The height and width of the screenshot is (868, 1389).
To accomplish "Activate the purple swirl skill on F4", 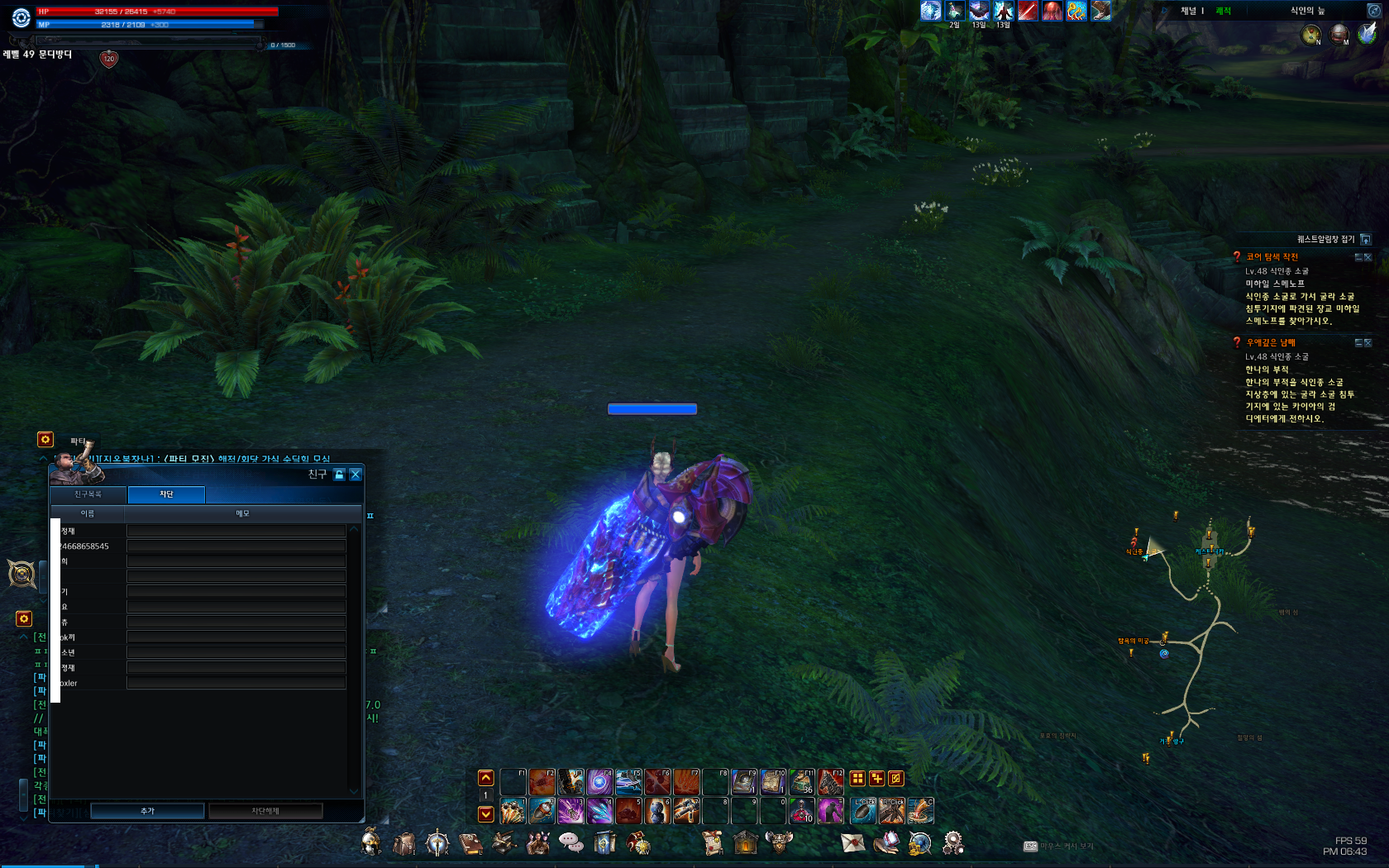I will point(599,781).
